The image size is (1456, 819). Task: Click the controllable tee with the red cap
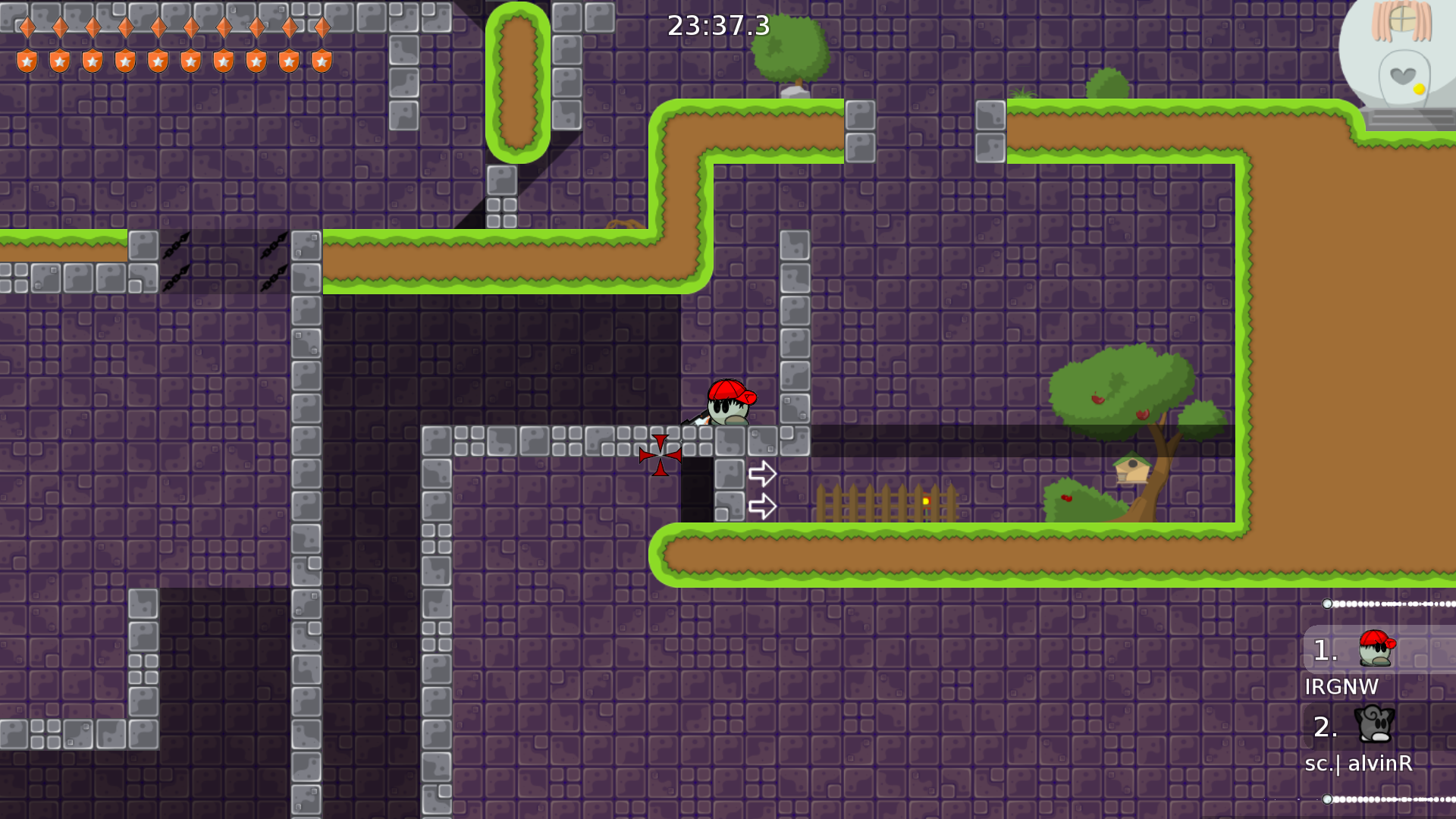[726, 407]
